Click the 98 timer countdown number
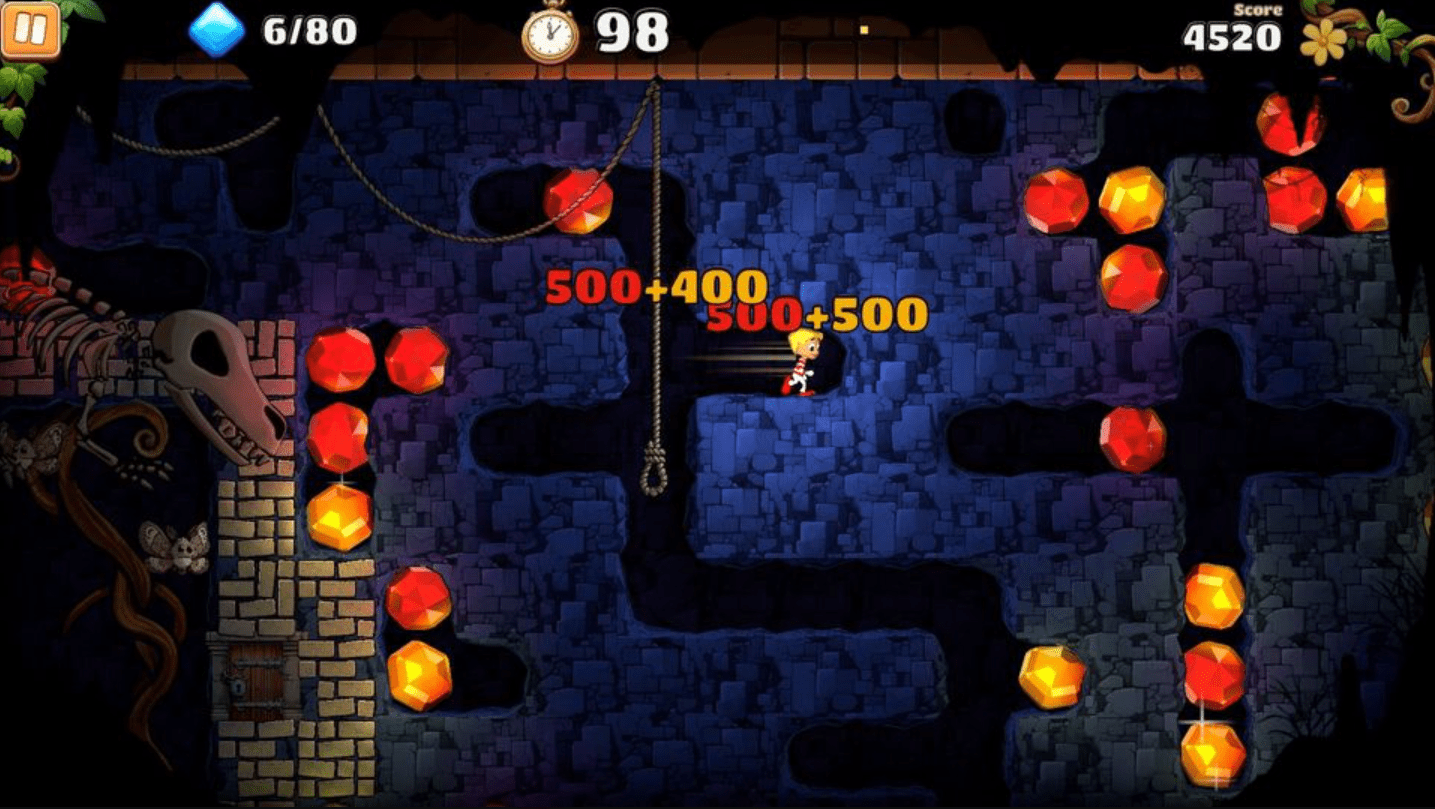The image size is (1435, 809). click(x=632, y=30)
